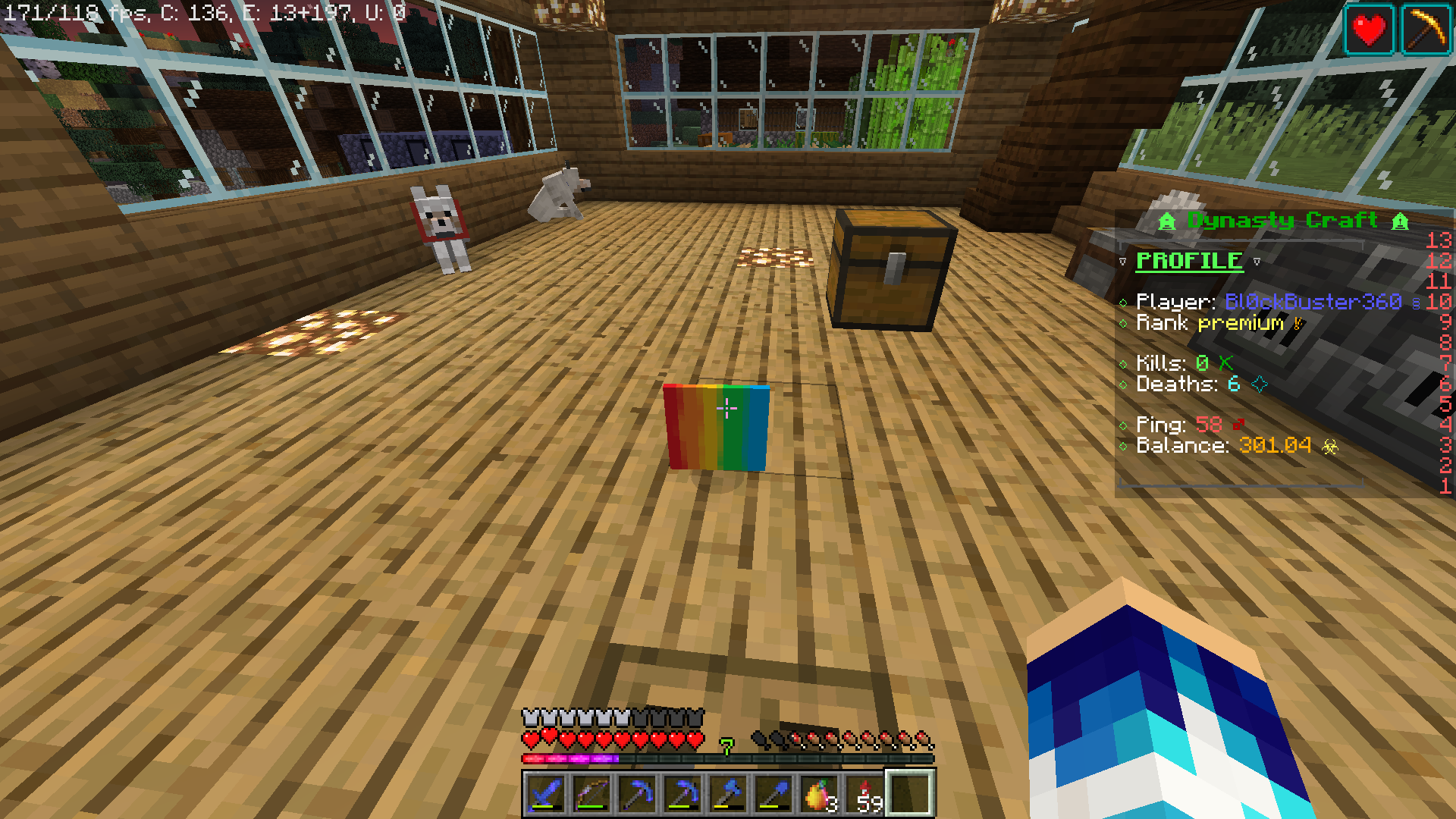Select the diamond shovel in the hotbar
Screen dimensions: 1456x819
(776, 794)
